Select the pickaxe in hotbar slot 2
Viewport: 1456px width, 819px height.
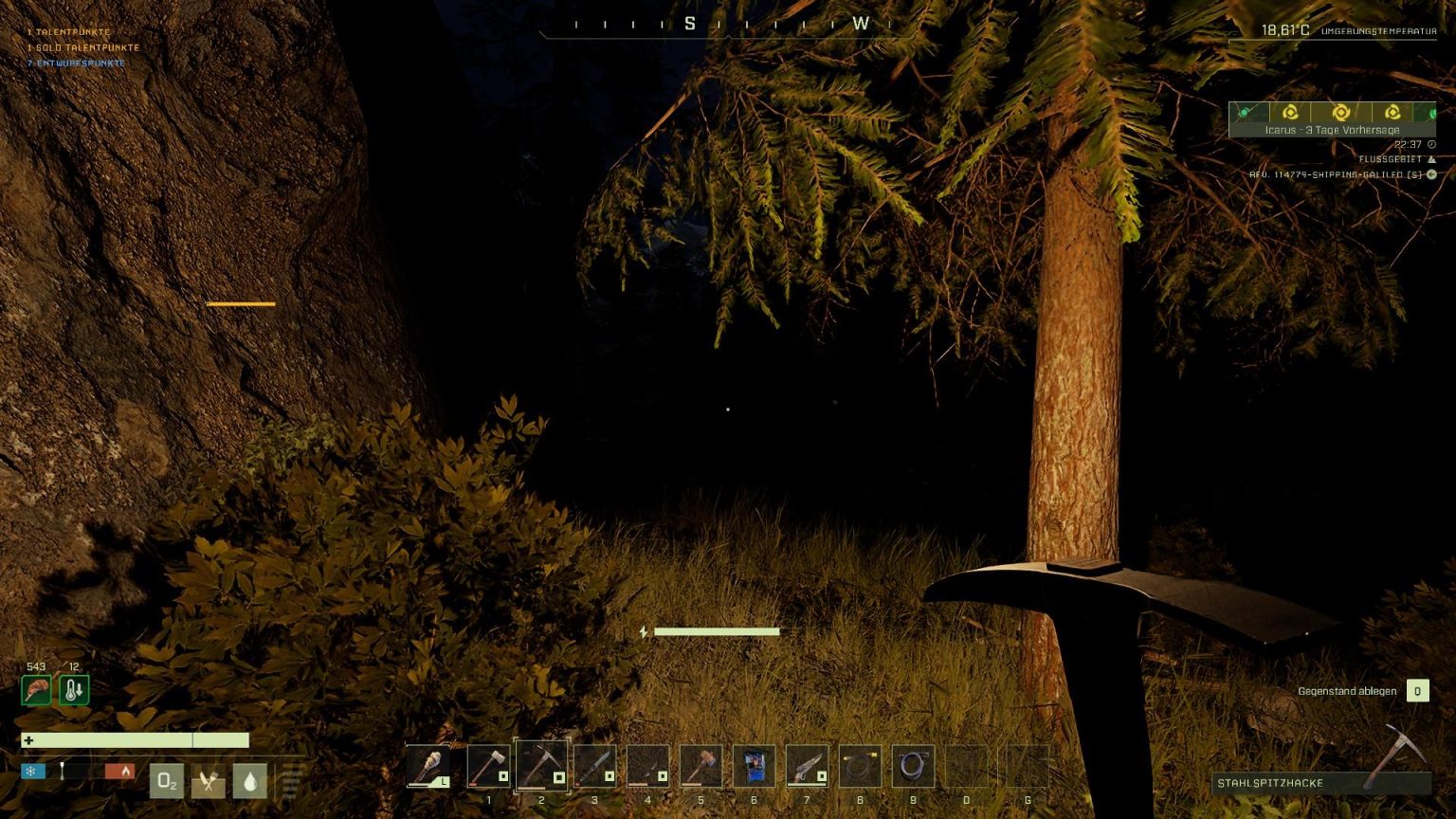pos(542,768)
